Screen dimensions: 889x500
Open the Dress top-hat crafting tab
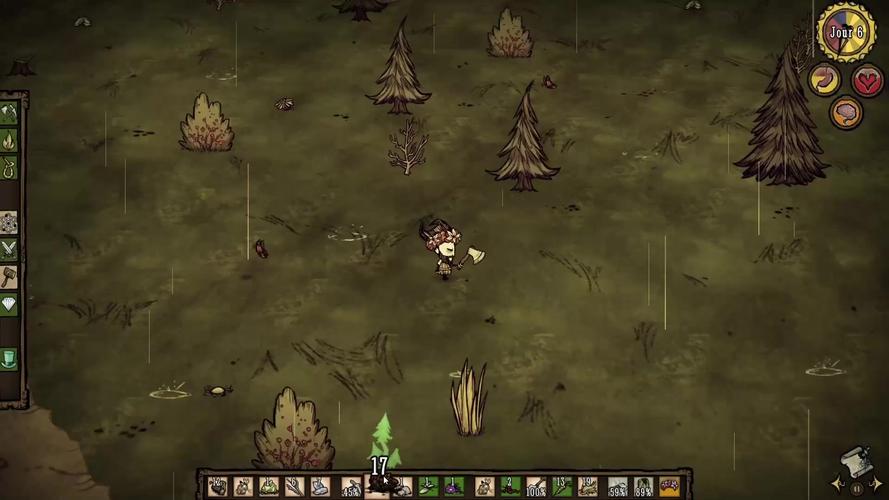click(x=9, y=358)
